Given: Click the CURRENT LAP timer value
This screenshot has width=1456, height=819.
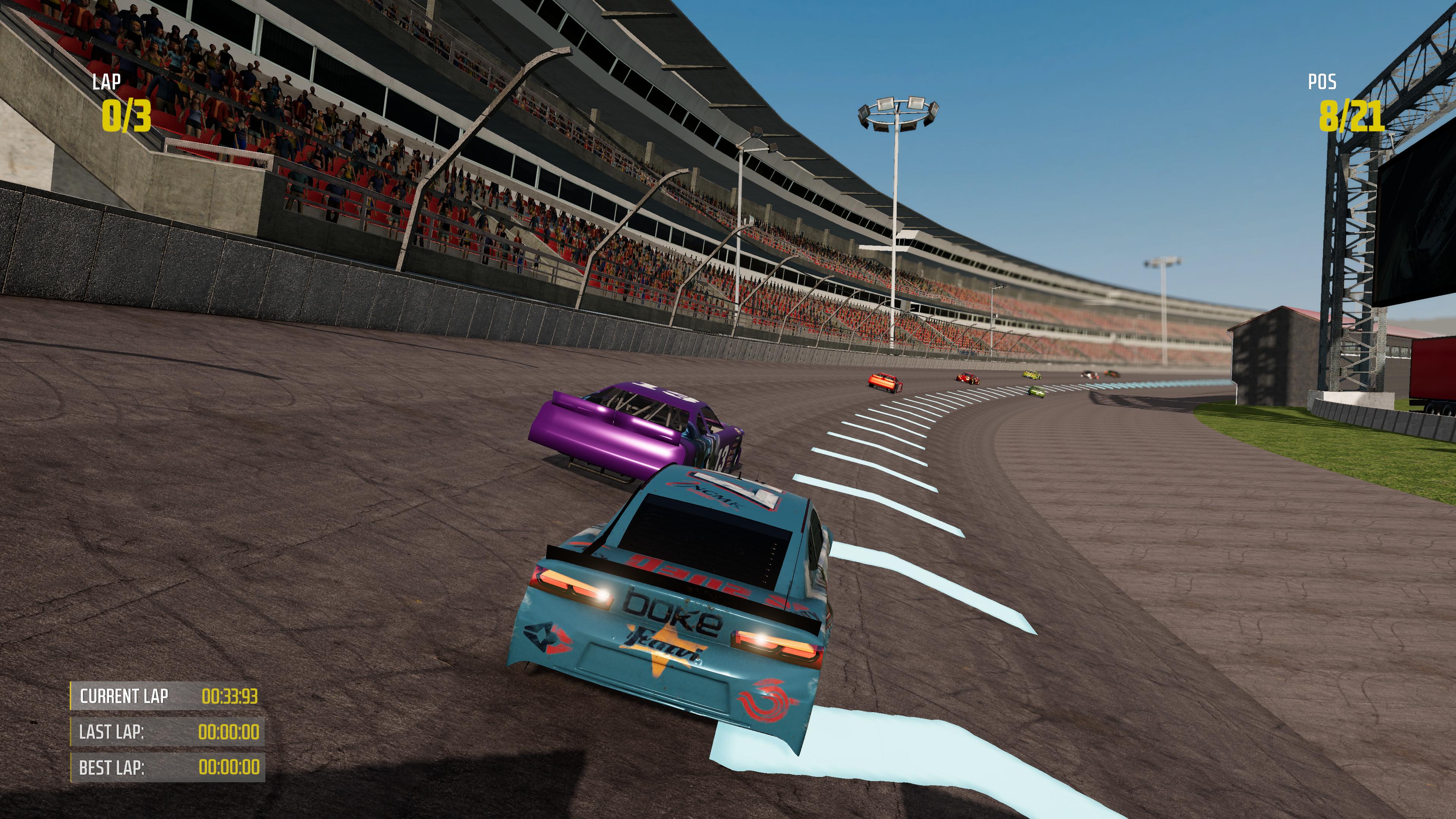Looking at the screenshot, I should (231, 696).
